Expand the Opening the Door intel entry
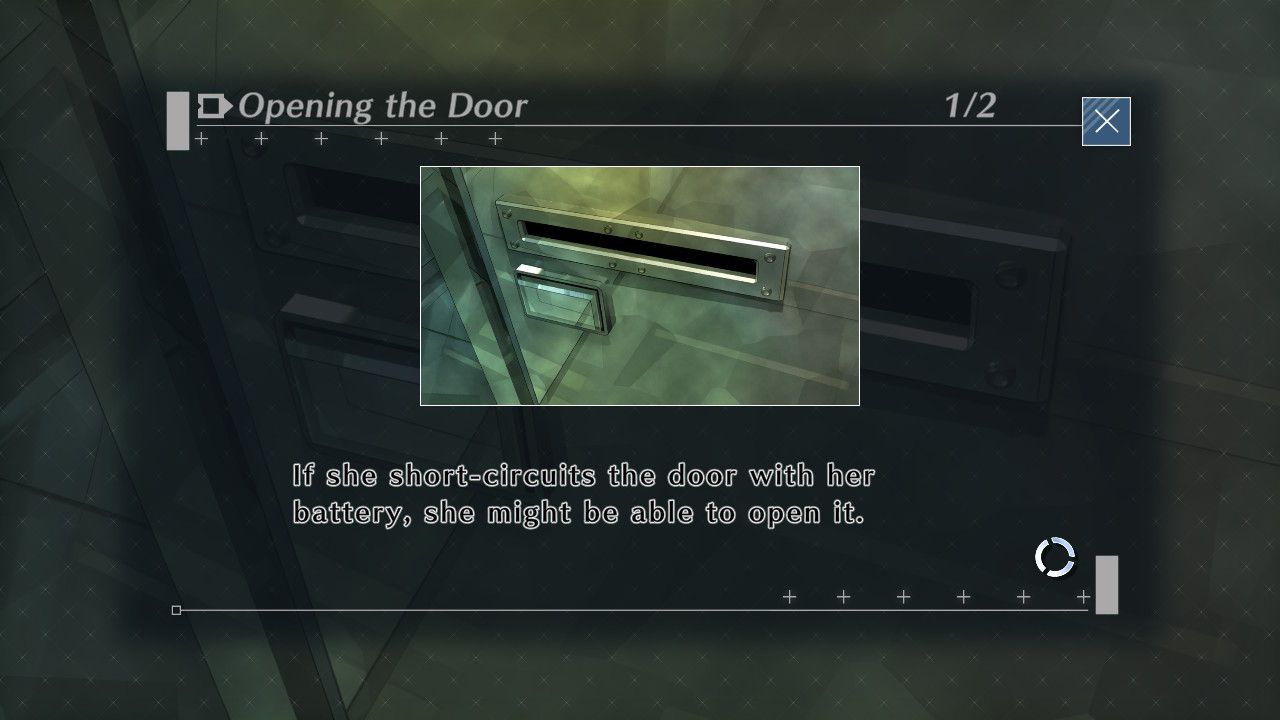 (383, 106)
